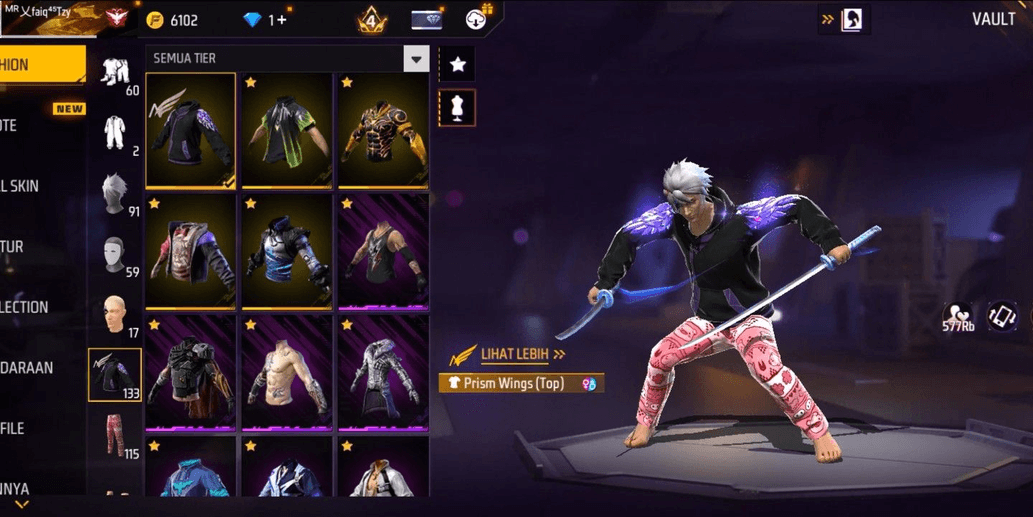Click the heart likes icon showing 577Rb
The width and height of the screenshot is (1033, 517).
point(958,317)
